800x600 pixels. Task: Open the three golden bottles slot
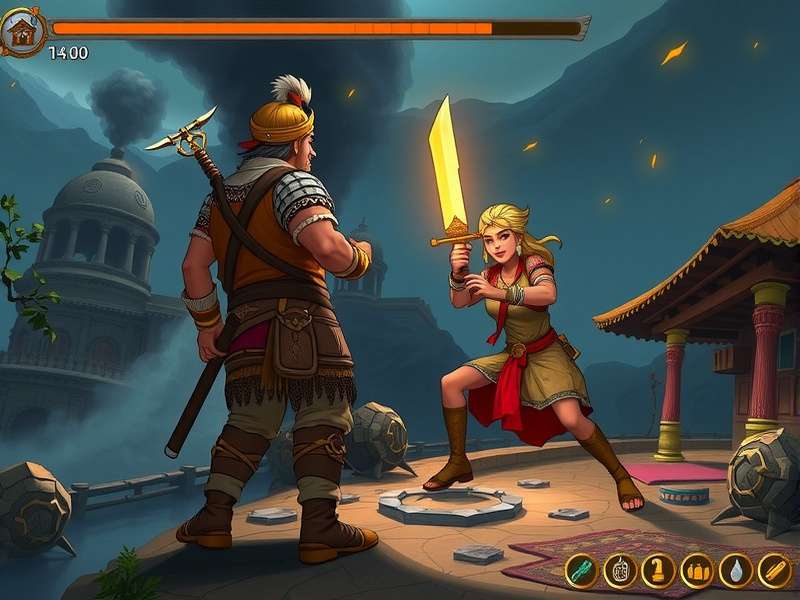tap(697, 570)
